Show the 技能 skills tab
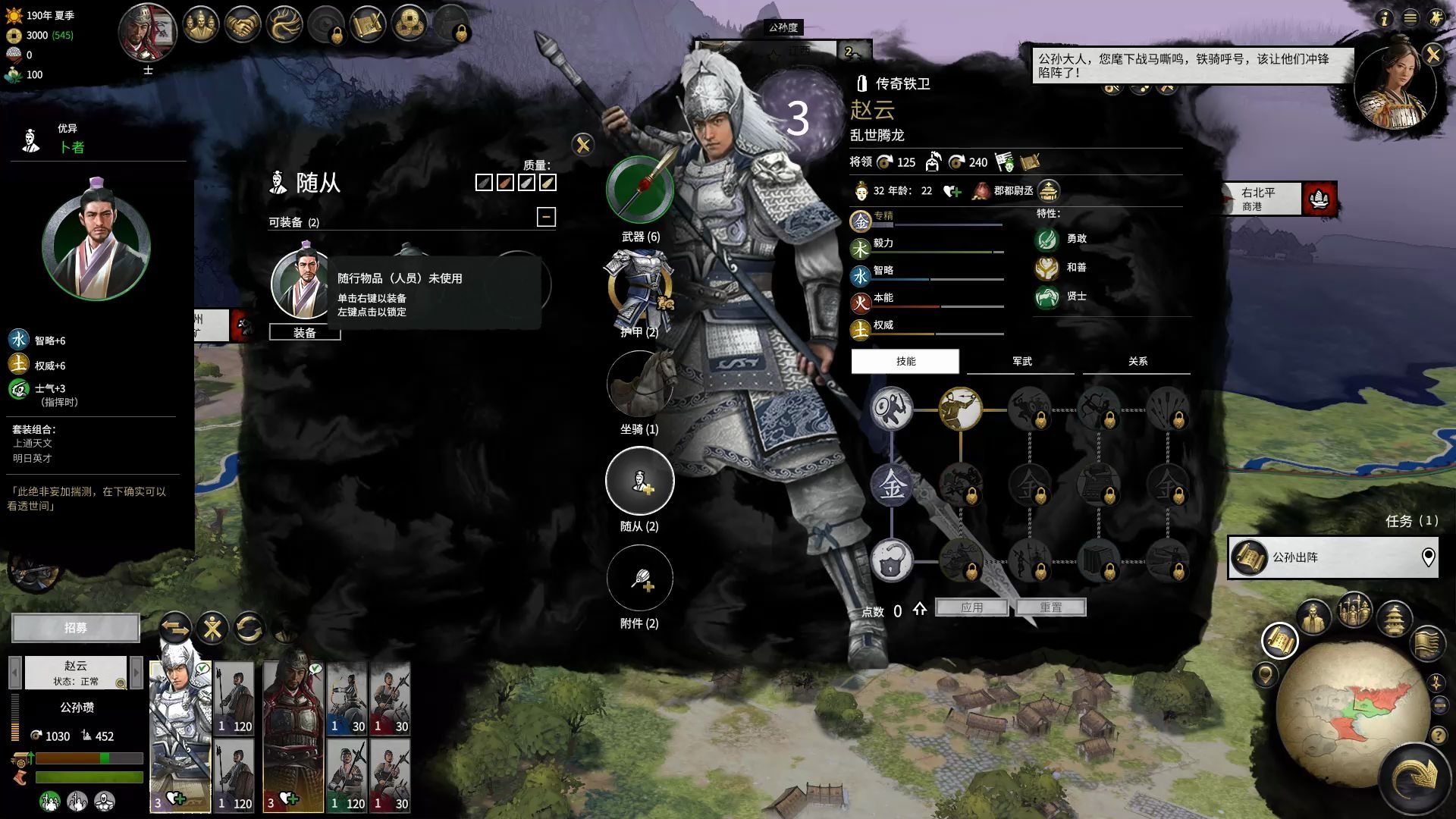Screen dimensions: 1456x819 905,361
